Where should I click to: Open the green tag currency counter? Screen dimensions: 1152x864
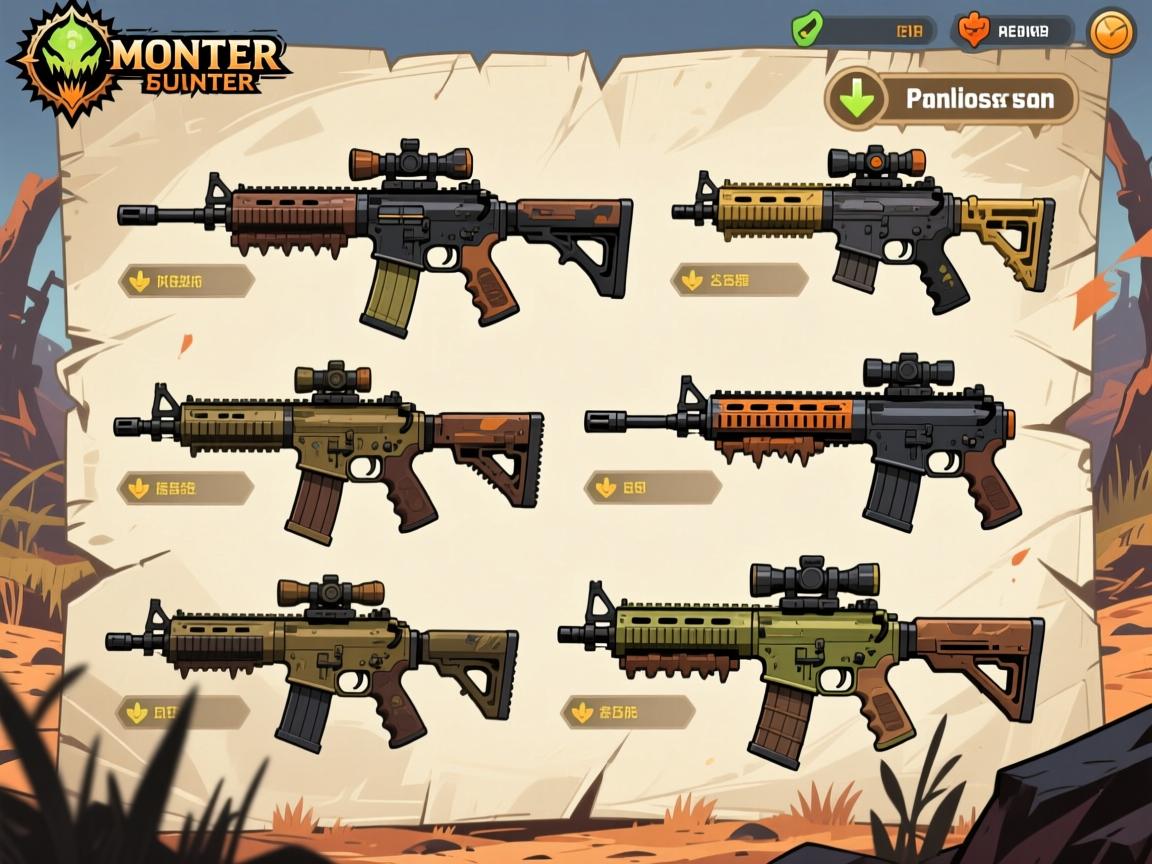863,31
